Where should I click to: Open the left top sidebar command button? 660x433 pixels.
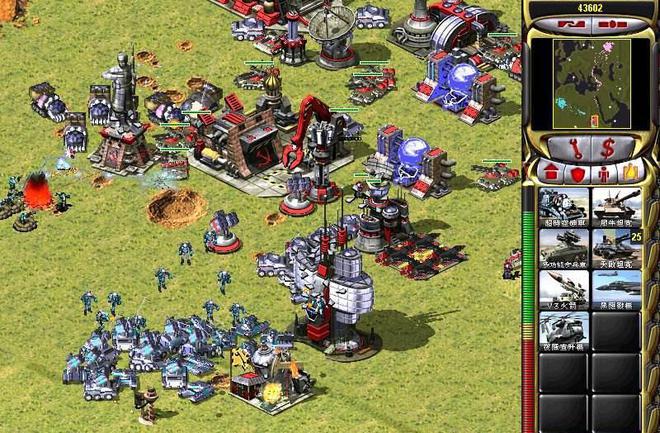[572, 22]
